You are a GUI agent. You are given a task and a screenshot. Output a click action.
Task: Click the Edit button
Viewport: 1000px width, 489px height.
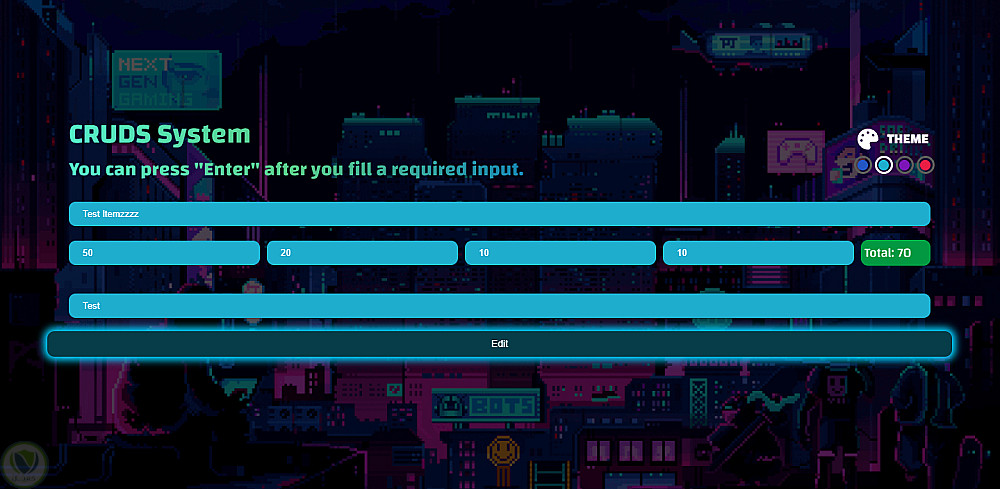(499, 344)
